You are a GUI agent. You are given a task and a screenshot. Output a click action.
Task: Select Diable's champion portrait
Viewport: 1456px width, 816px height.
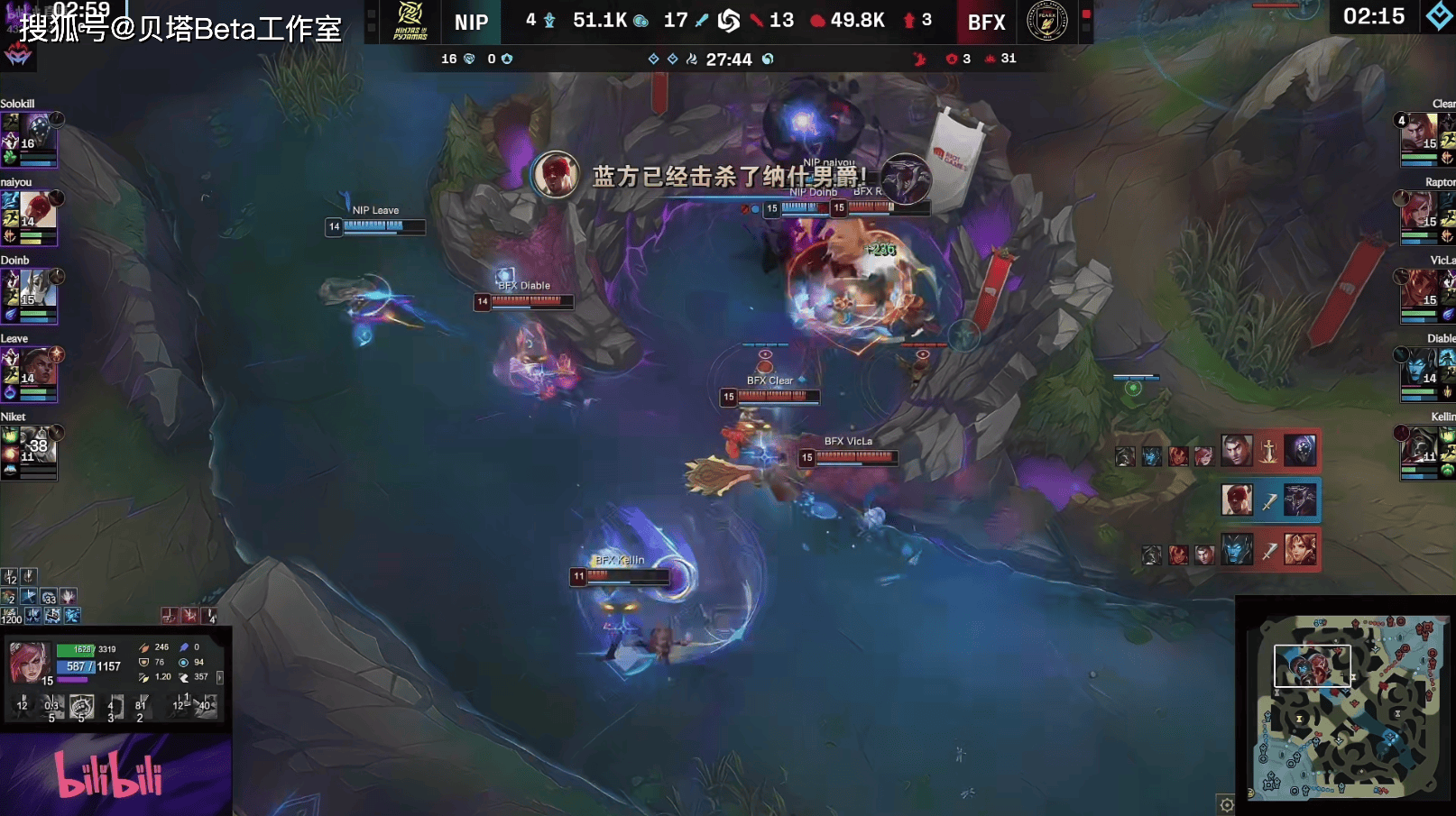pos(1420,370)
